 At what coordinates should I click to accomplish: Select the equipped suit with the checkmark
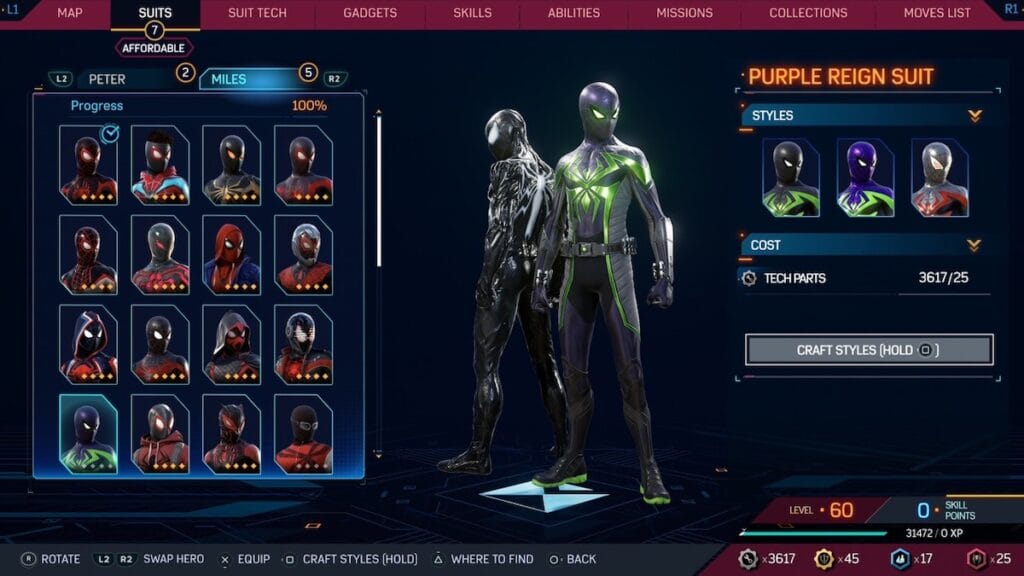(x=88, y=165)
